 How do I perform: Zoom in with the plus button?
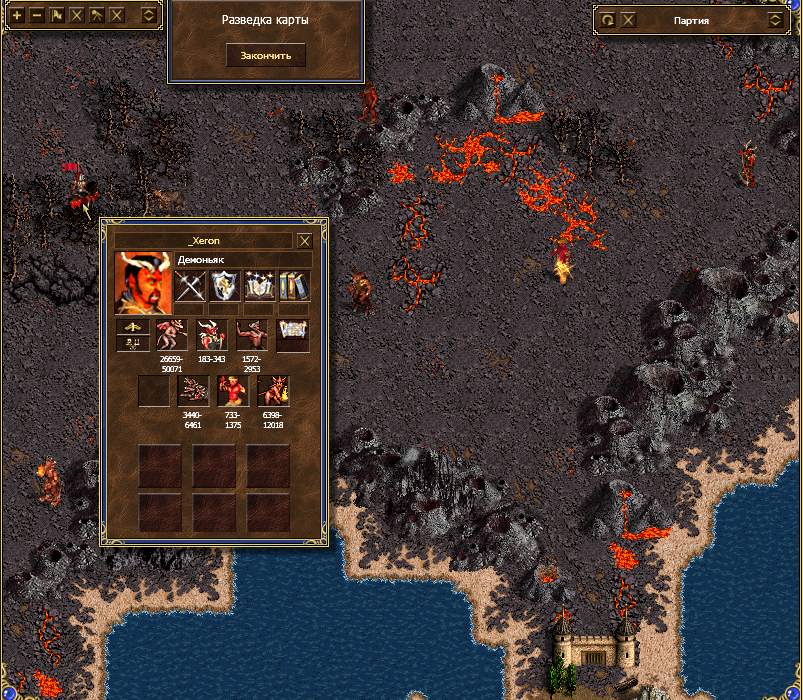(17, 16)
